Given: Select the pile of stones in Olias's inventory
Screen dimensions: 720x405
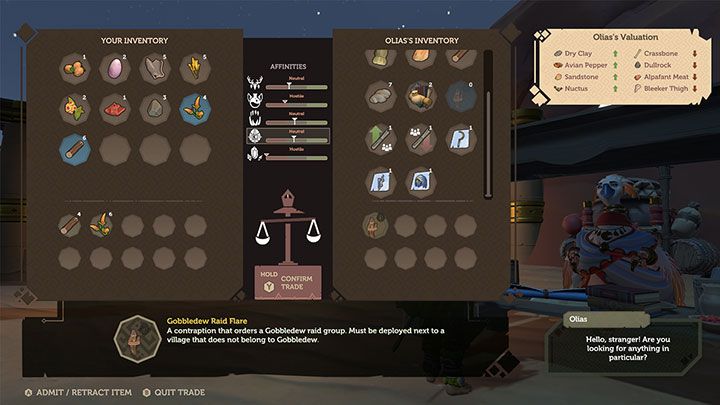Looking at the screenshot, I should [380, 96].
